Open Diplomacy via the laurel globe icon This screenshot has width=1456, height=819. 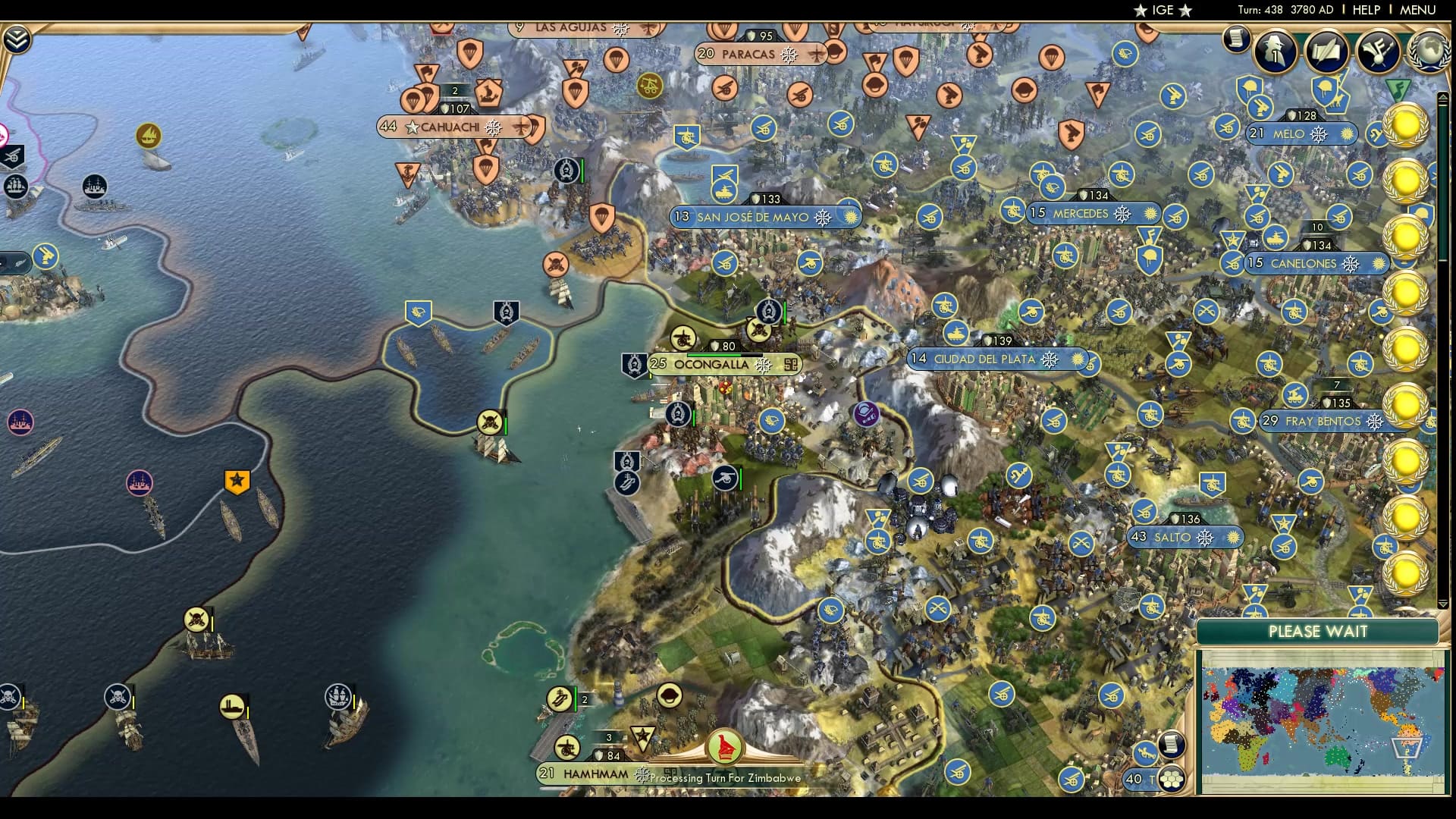(1428, 52)
